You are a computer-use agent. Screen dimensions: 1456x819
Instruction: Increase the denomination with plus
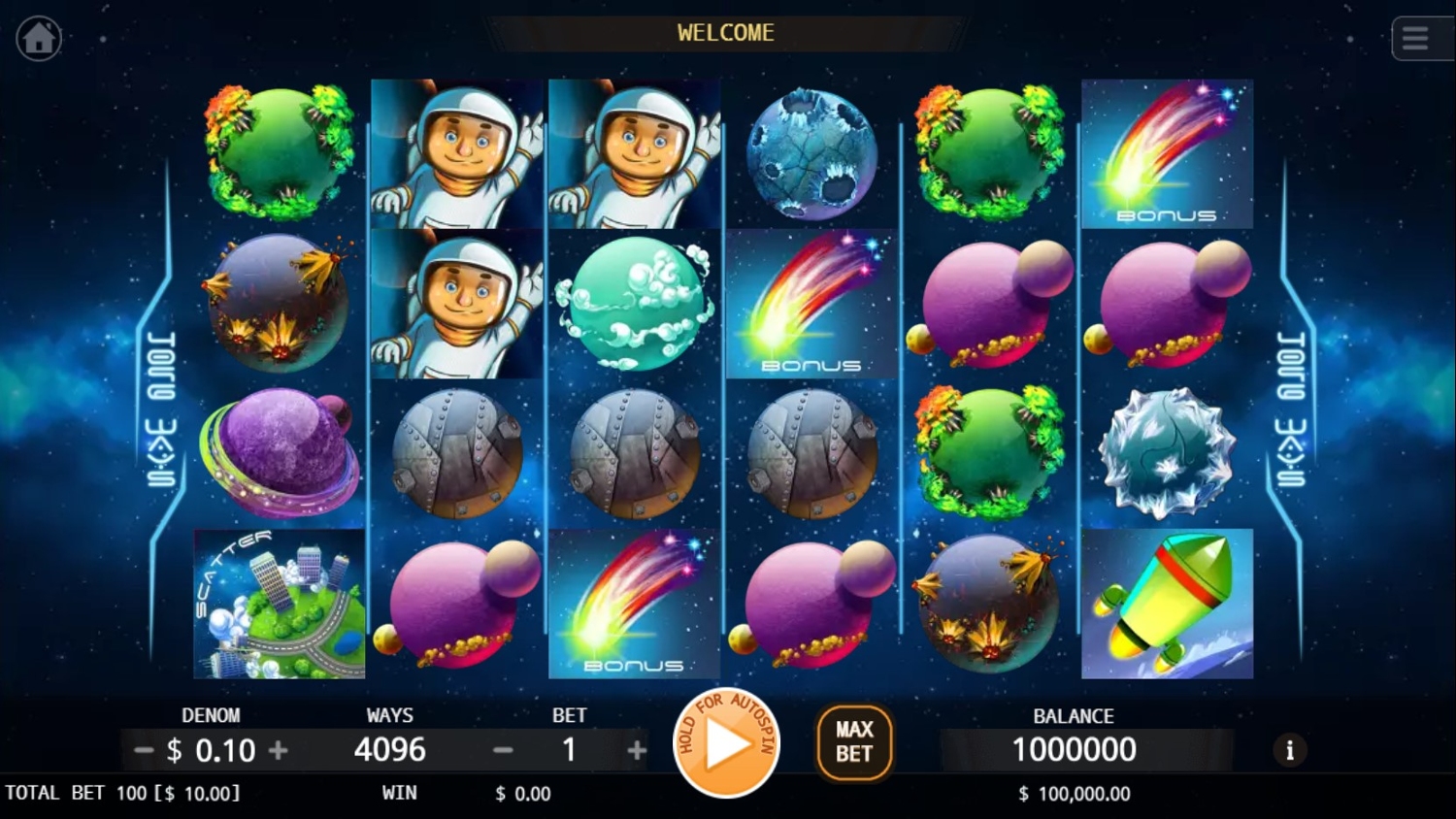tap(279, 750)
